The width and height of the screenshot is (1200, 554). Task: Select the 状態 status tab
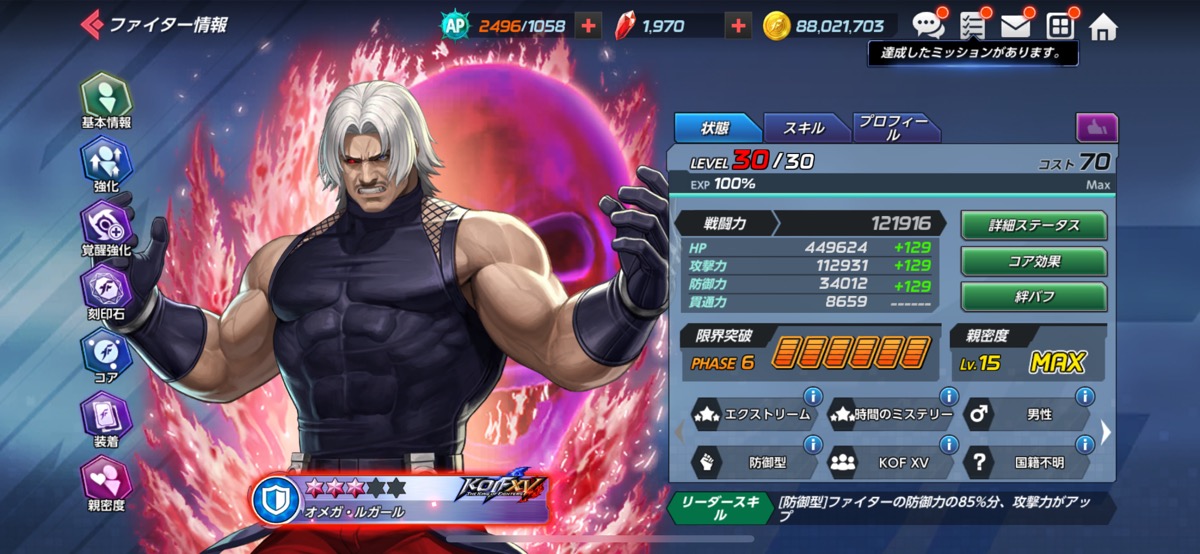pos(716,128)
